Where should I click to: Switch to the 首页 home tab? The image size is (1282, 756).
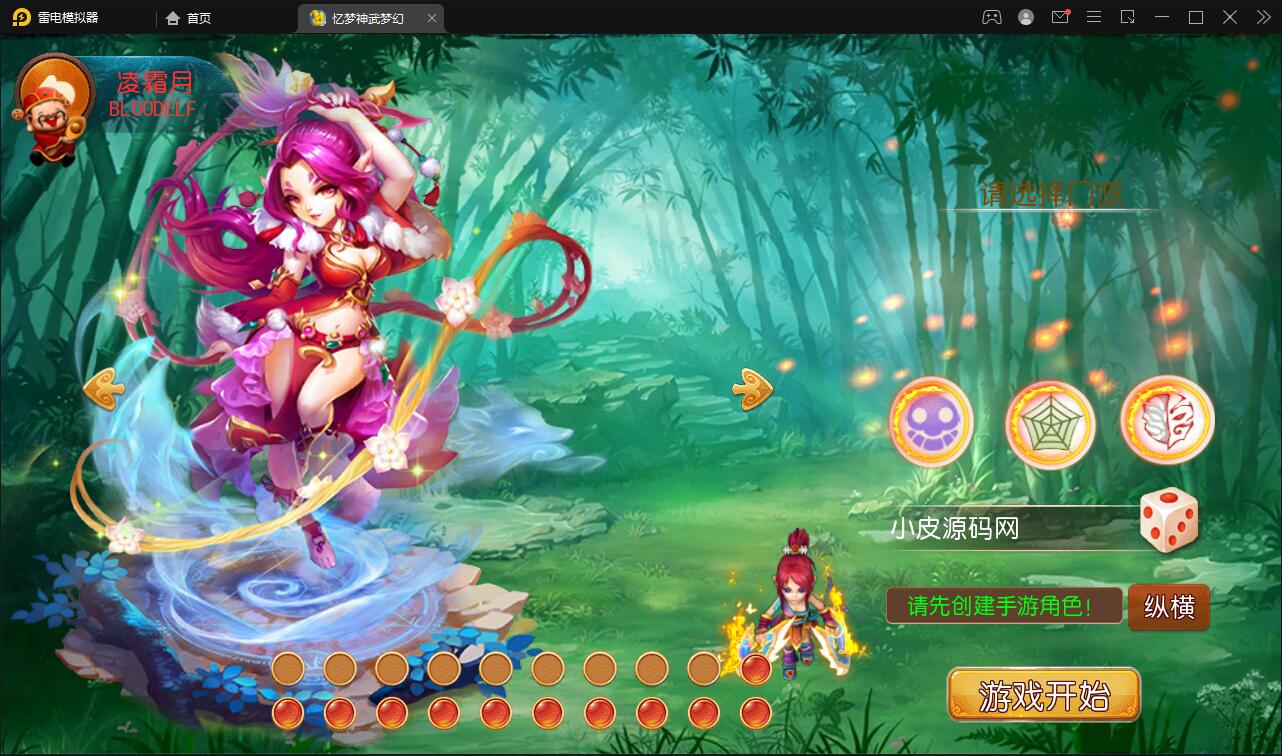pos(188,17)
